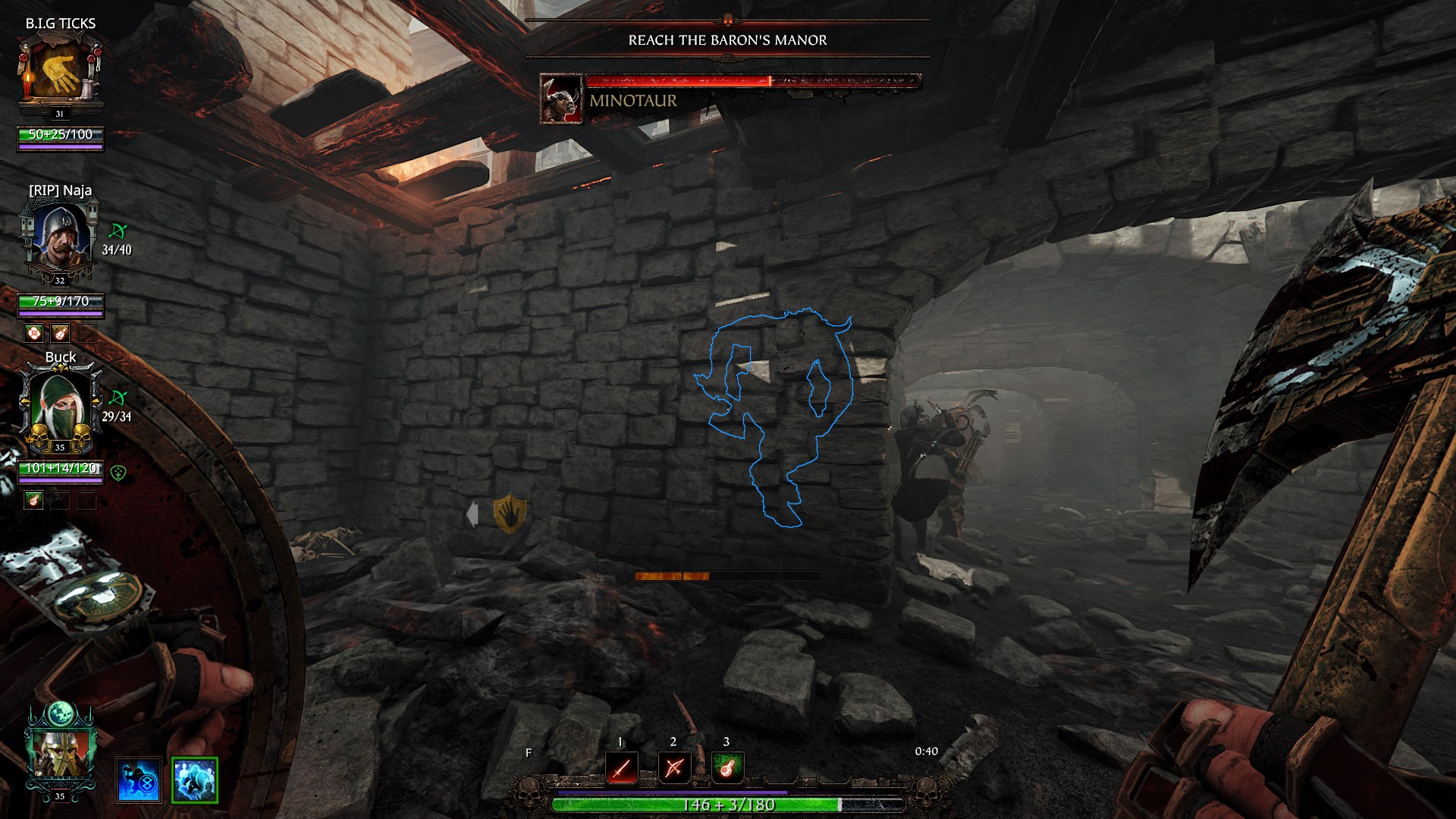Screen dimensions: 1456x819
Task: Click Naja's healing supplies item icon
Action: pyautogui.click(x=34, y=333)
